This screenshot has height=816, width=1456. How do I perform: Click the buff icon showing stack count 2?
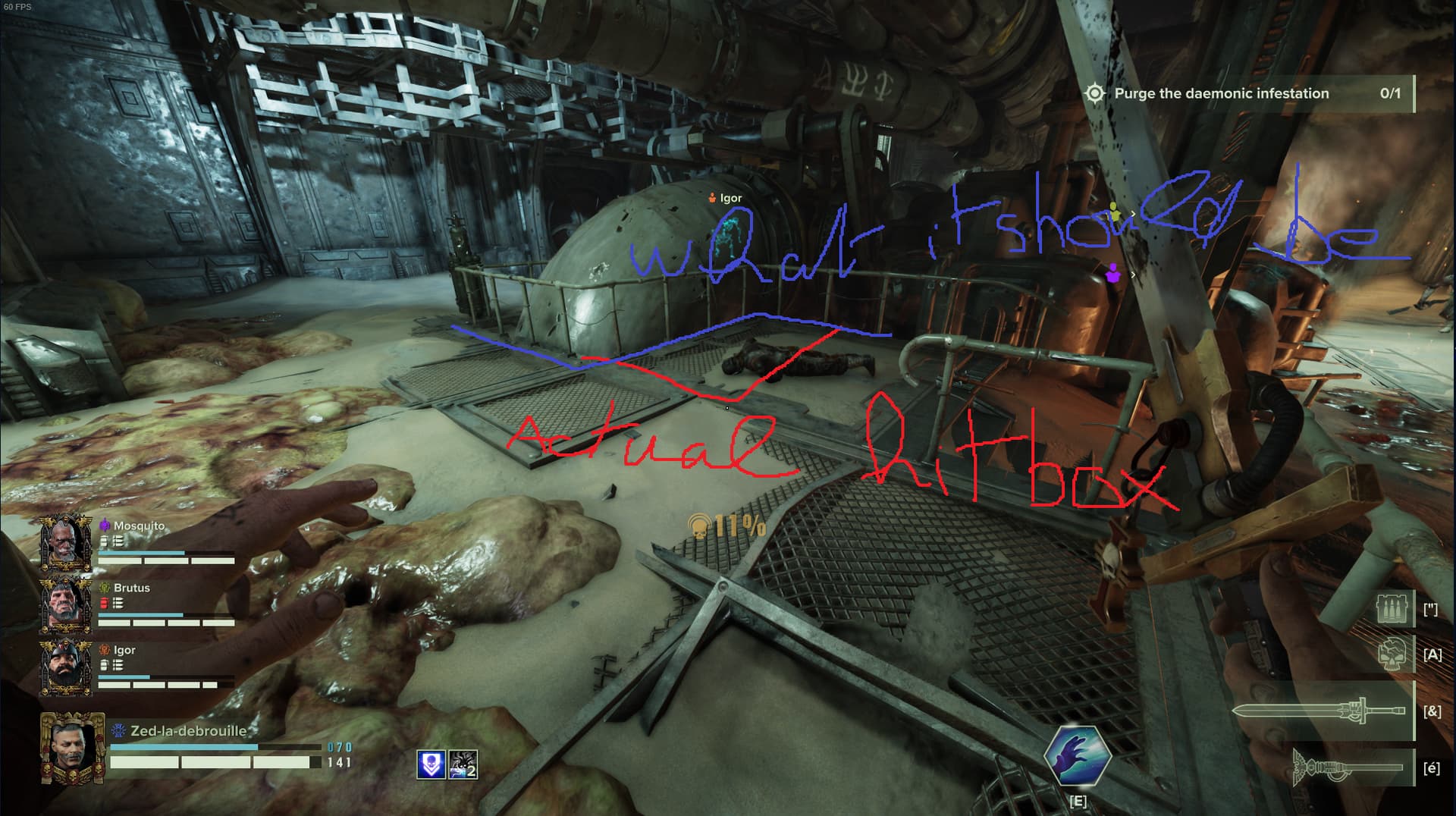pyautogui.click(x=463, y=764)
